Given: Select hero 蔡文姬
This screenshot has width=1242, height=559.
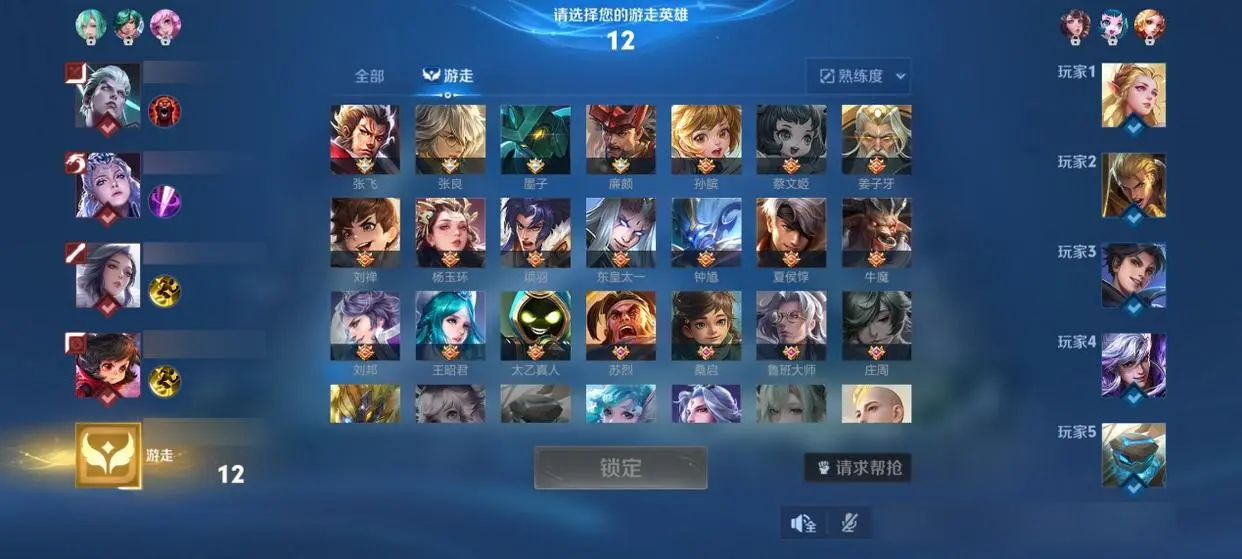Looking at the screenshot, I should pyautogui.click(x=791, y=140).
